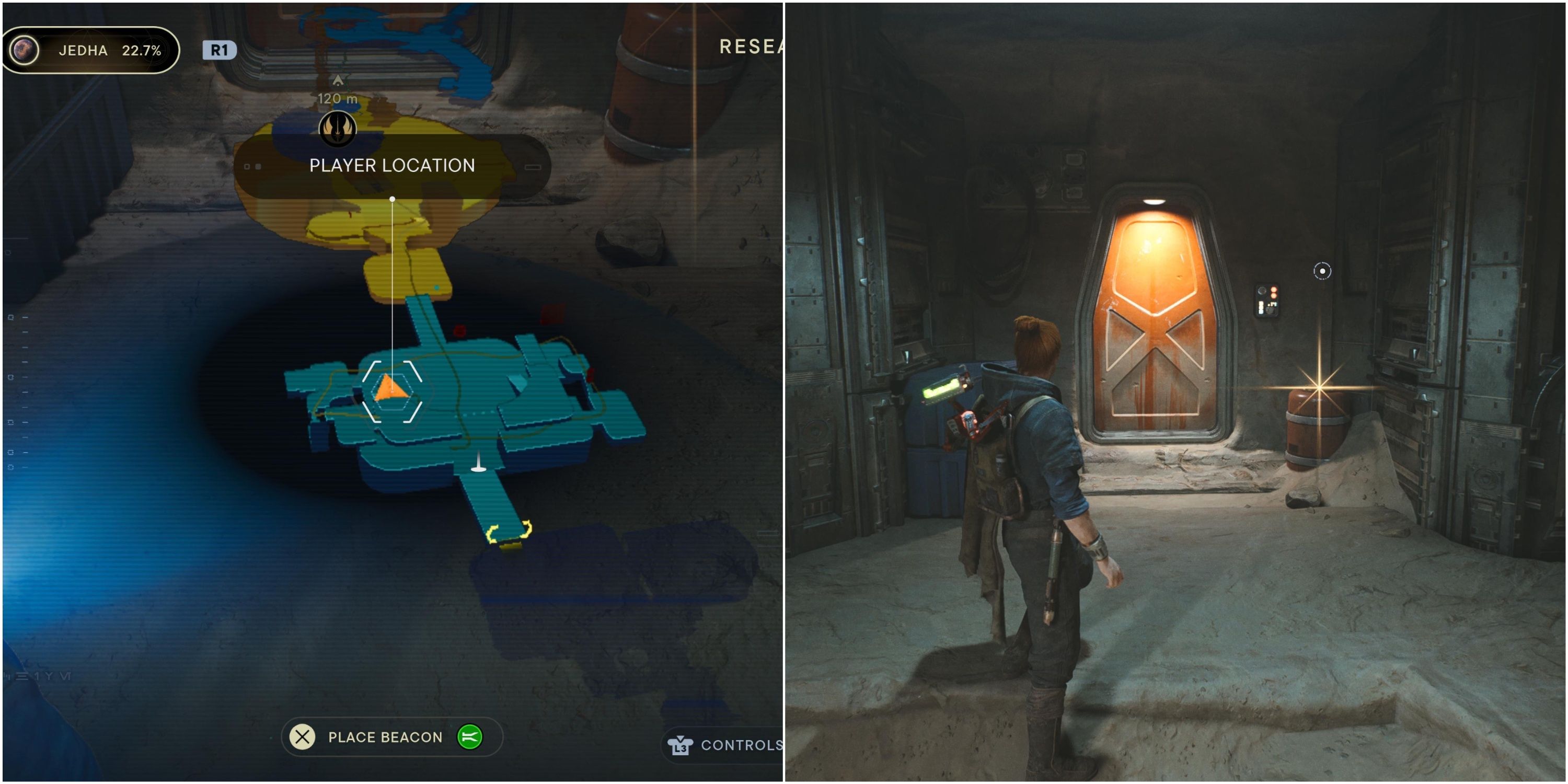Expand the hexagonal selection brackets on the map
The image size is (1568, 784).
click(x=392, y=393)
